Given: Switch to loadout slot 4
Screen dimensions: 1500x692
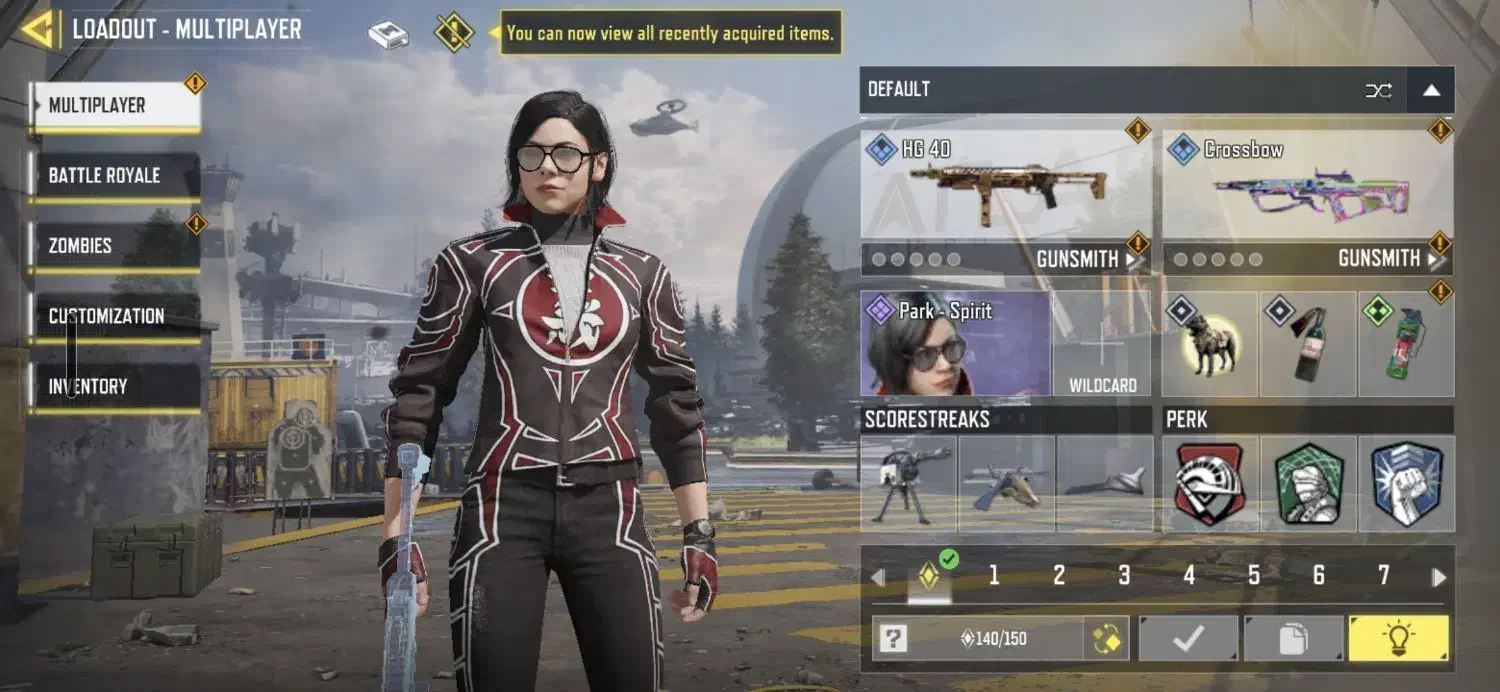Looking at the screenshot, I should [1189, 575].
